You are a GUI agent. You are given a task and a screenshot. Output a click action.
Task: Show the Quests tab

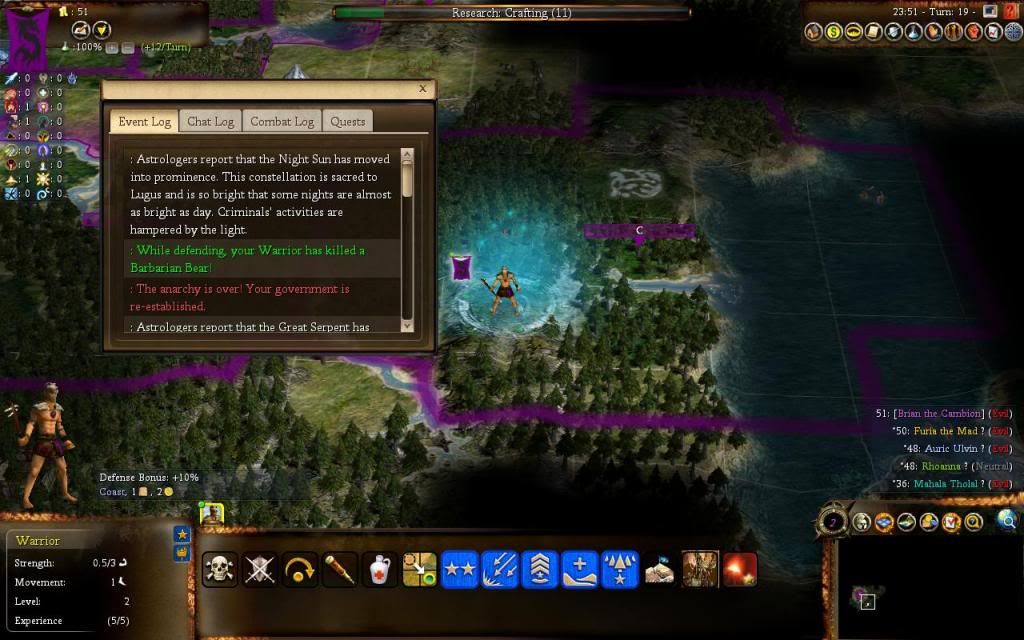tap(348, 121)
